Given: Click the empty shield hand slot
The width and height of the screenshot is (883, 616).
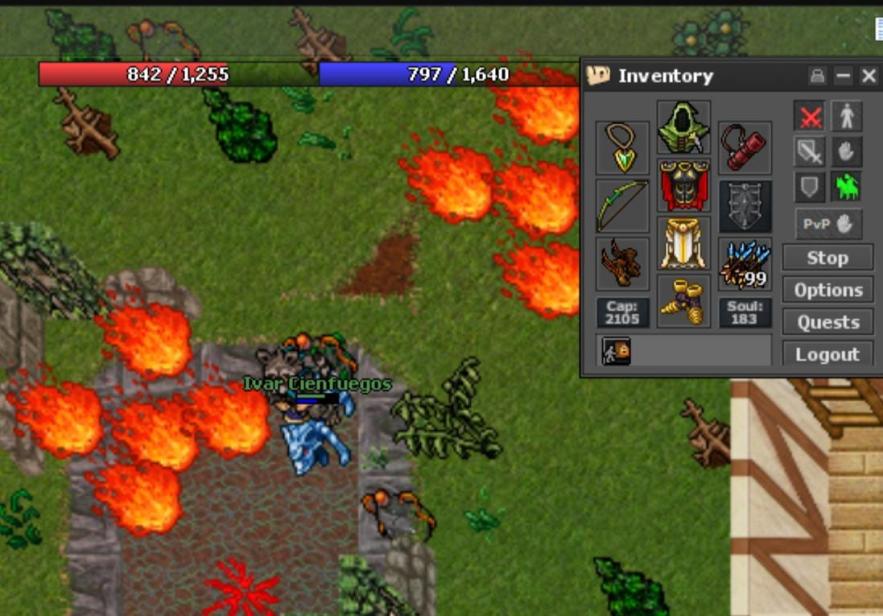Looking at the screenshot, I should point(745,206).
